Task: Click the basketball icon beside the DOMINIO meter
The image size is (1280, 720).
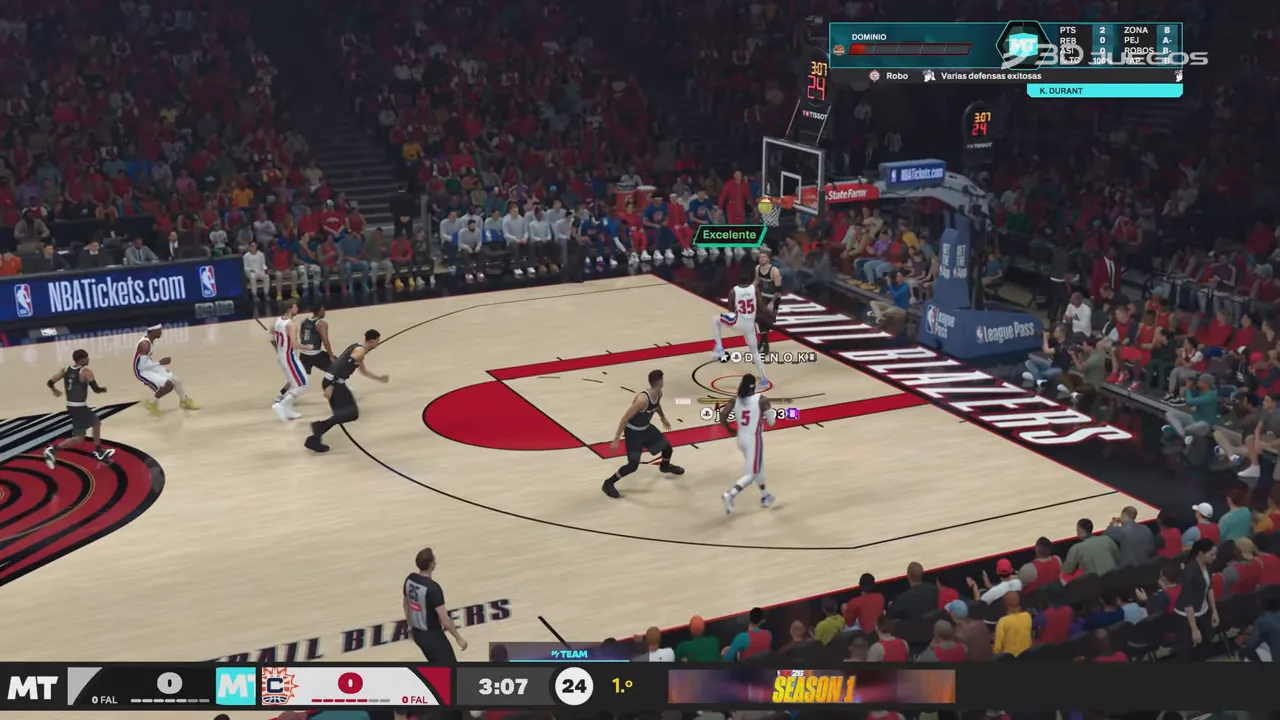Action: 839,49
